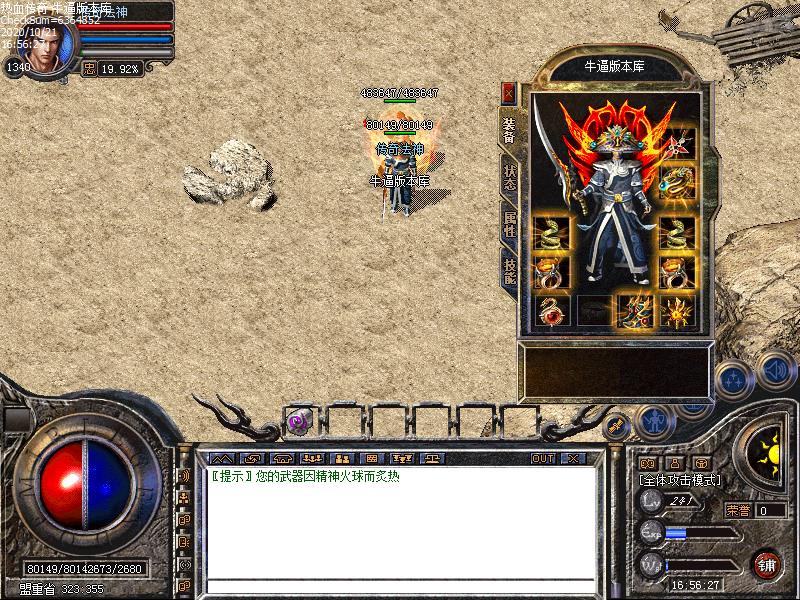This screenshot has height=600, width=800.
Task: Click the OUT button above chat
Action: tap(543, 458)
